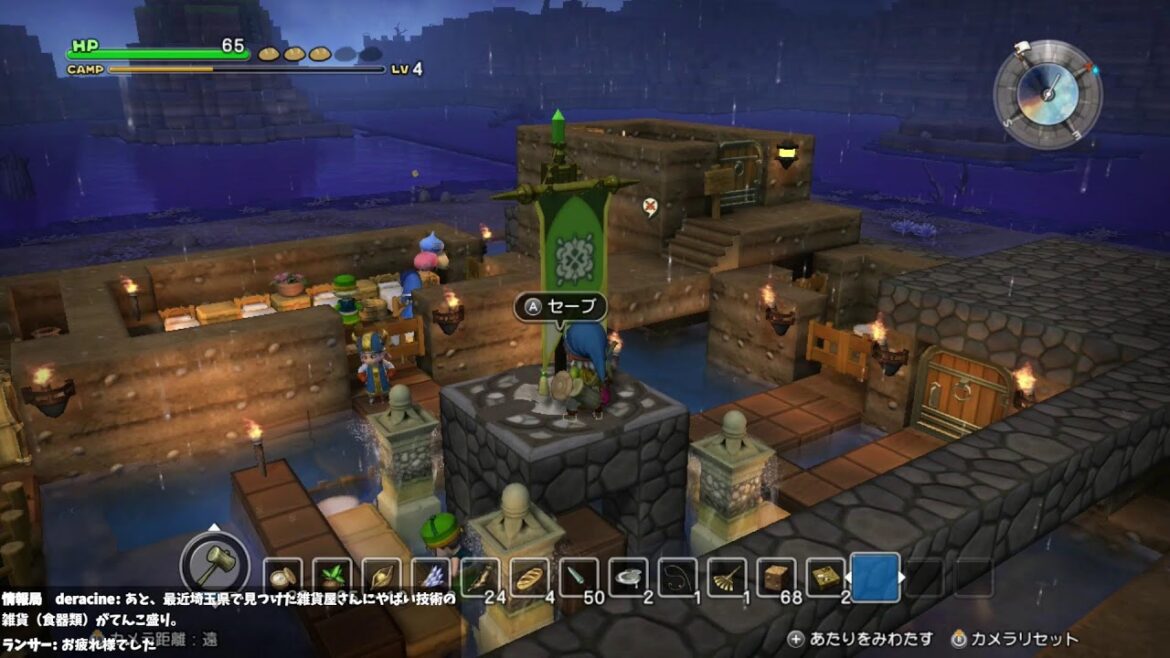This screenshot has width=1170, height=658.
Task: Select the highlighted blue block slot
Action: [x=875, y=578]
